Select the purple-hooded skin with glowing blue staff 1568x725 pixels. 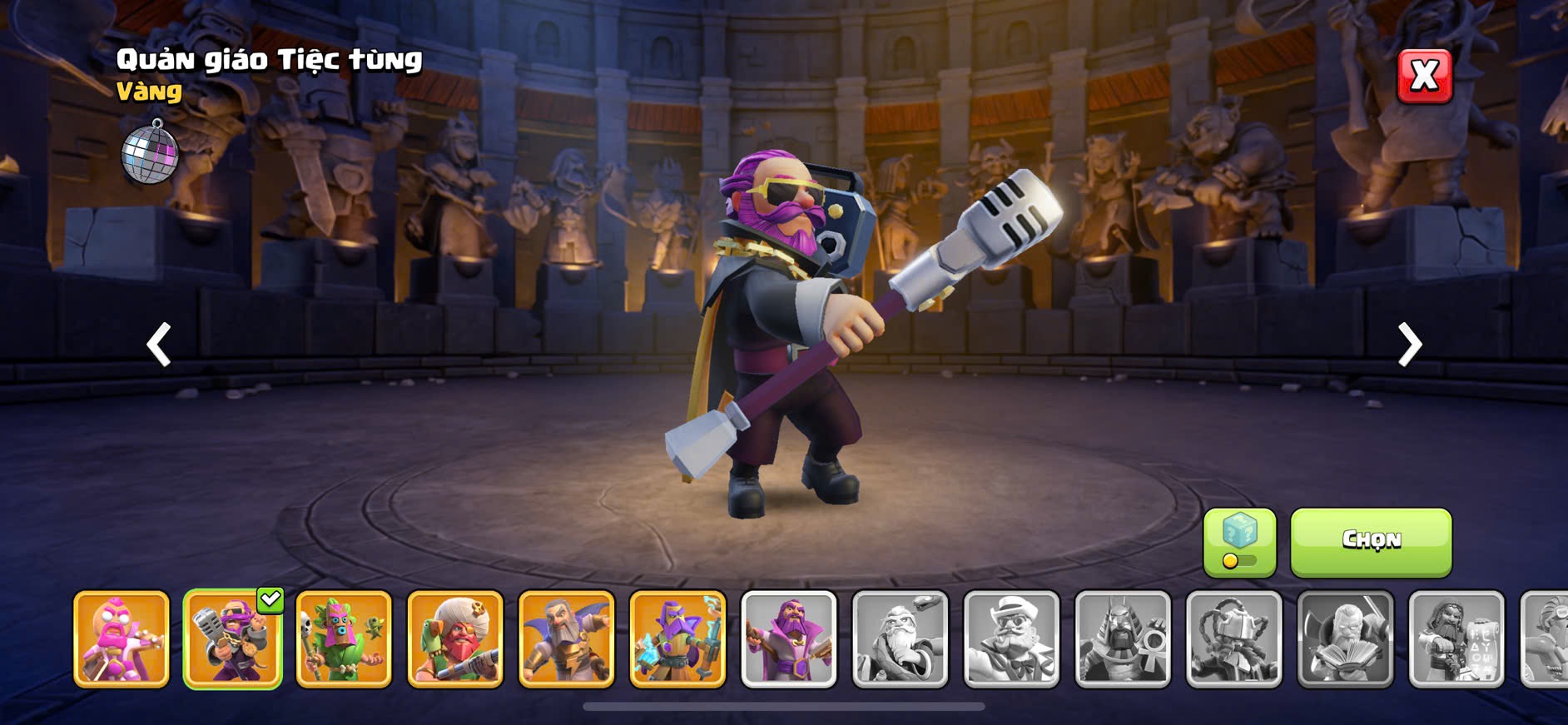(x=677, y=639)
